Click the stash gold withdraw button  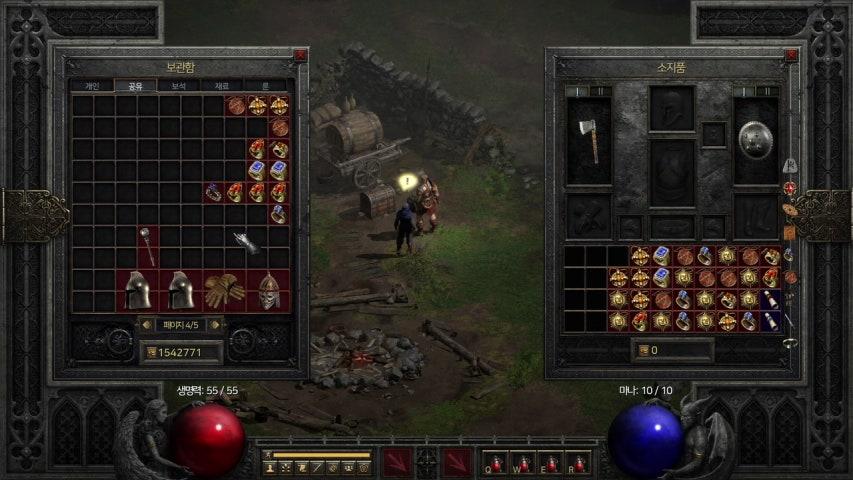click(152, 352)
